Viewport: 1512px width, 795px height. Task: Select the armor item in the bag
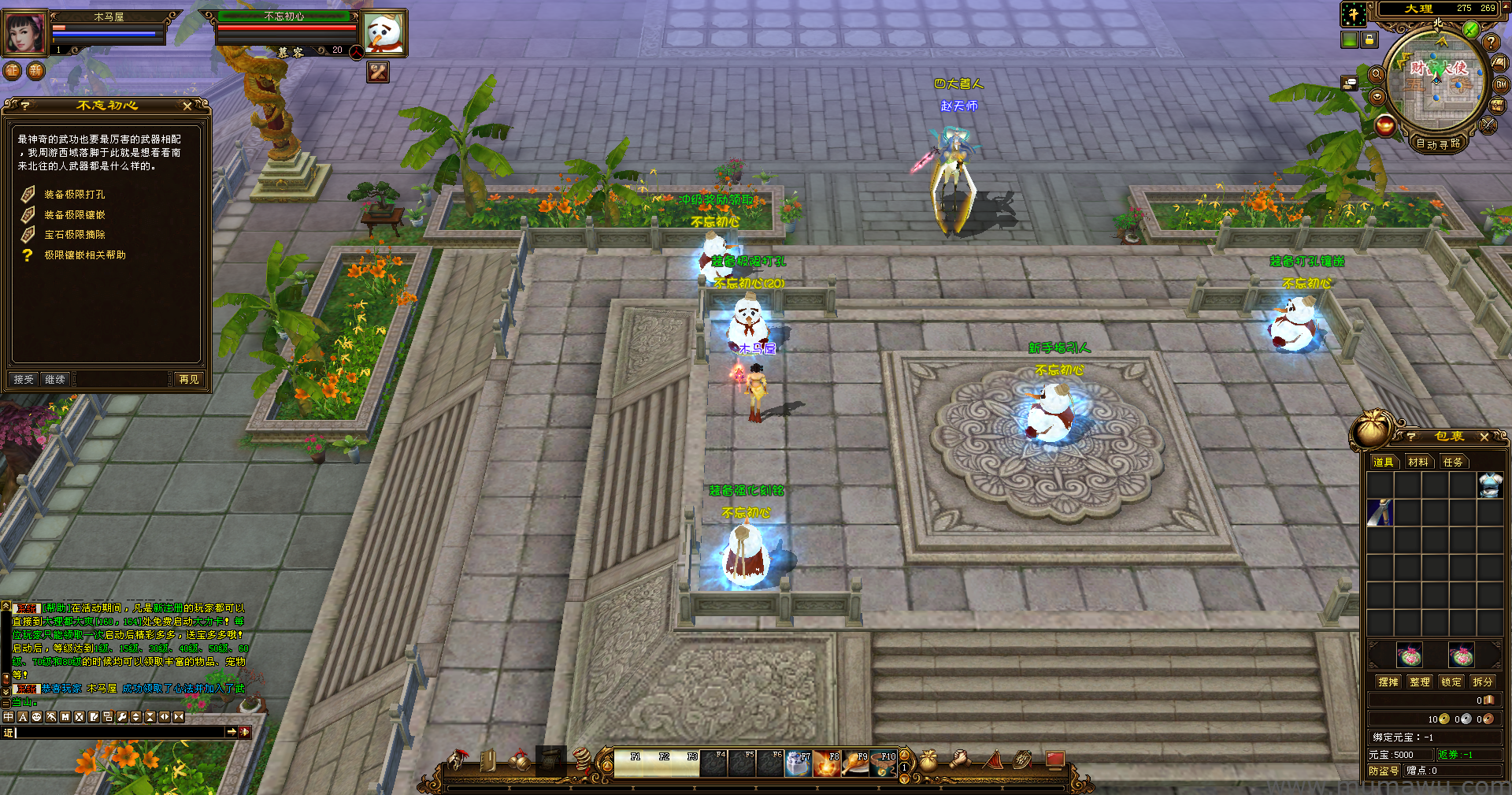[1490, 485]
